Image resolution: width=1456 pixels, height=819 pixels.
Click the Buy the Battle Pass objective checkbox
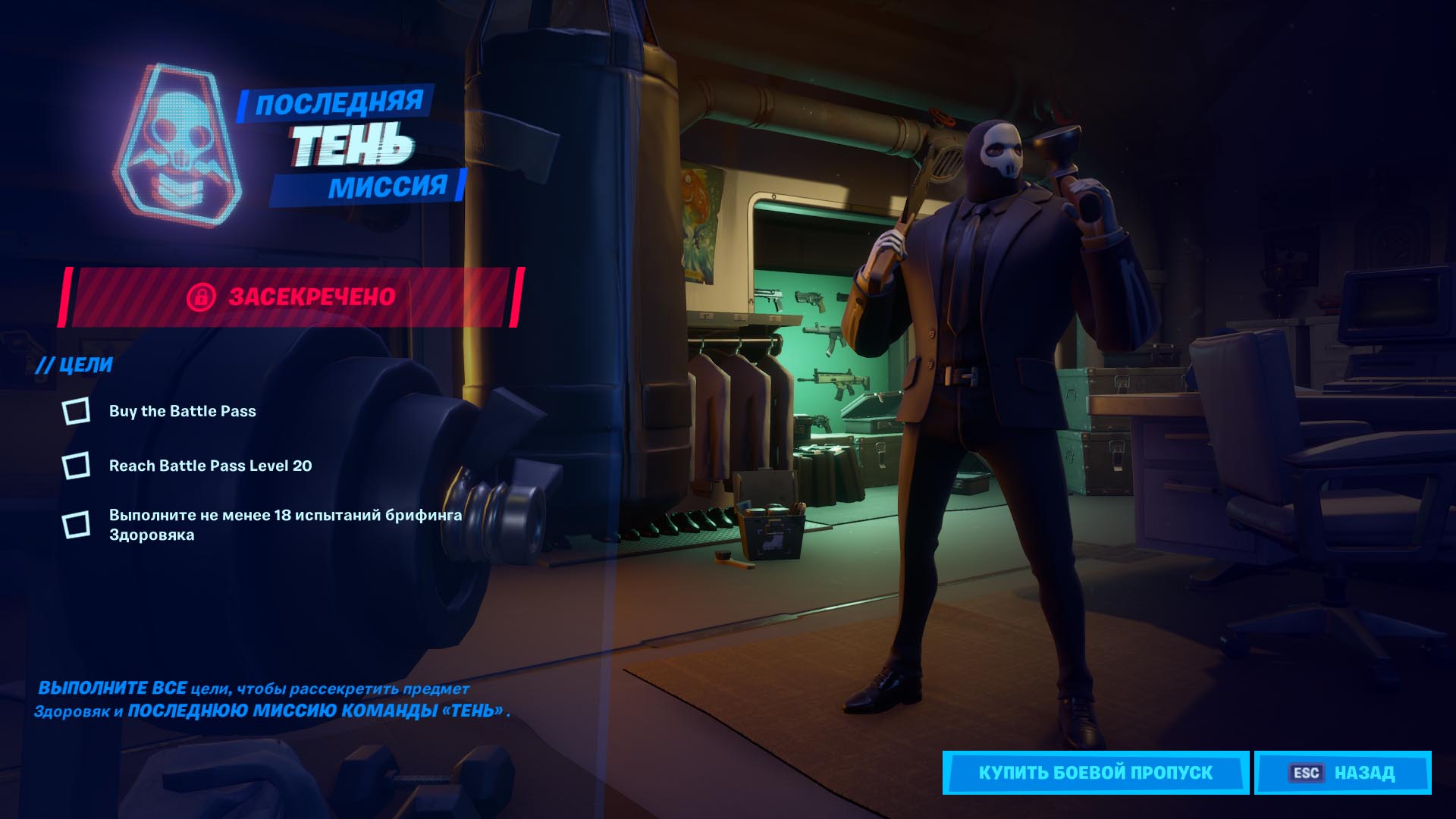(76, 411)
